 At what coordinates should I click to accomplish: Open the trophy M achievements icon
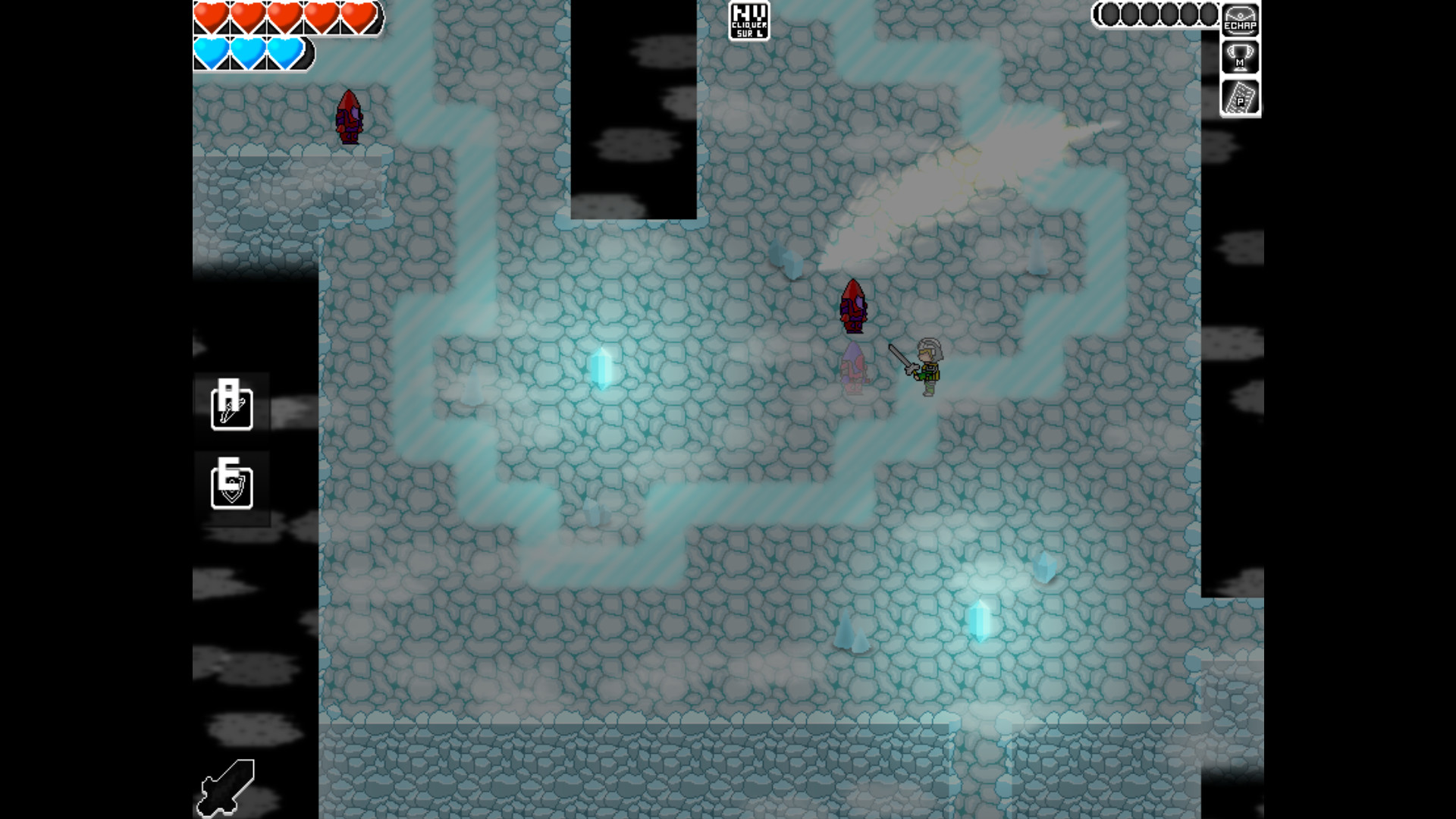pos(1238,58)
